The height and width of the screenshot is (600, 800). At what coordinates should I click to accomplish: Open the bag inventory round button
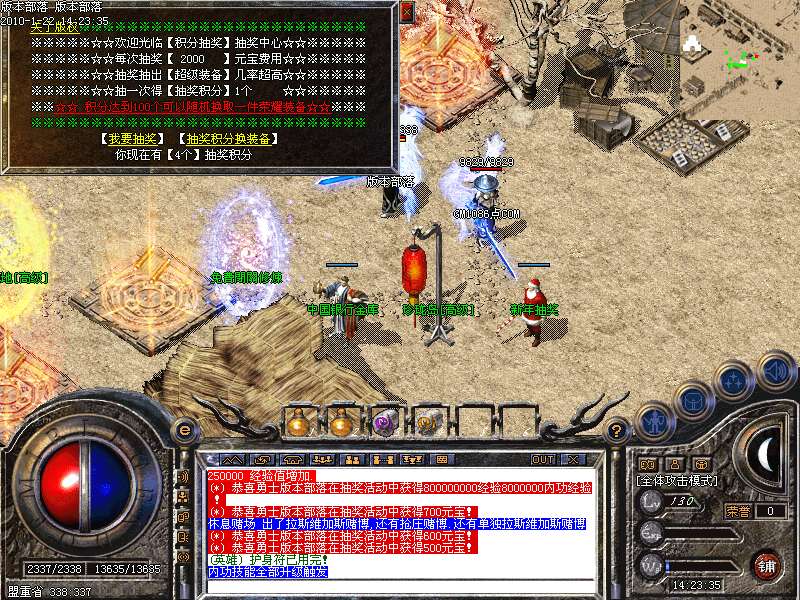693,400
